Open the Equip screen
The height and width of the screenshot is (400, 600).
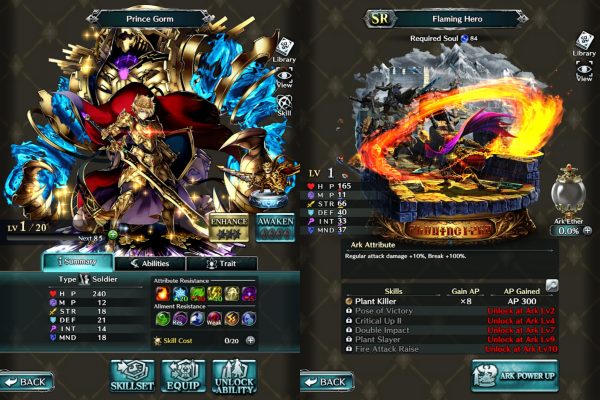point(183,375)
